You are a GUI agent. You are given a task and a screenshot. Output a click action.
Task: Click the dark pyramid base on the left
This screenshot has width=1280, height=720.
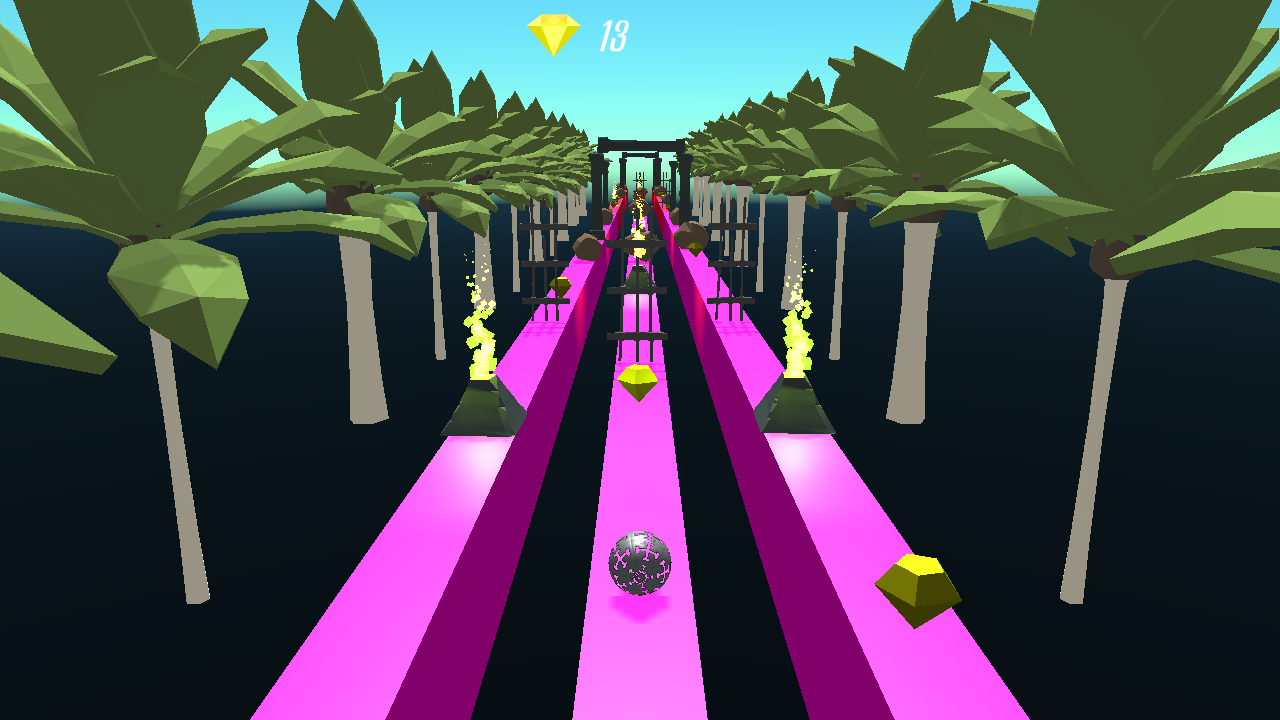[483, 405]
